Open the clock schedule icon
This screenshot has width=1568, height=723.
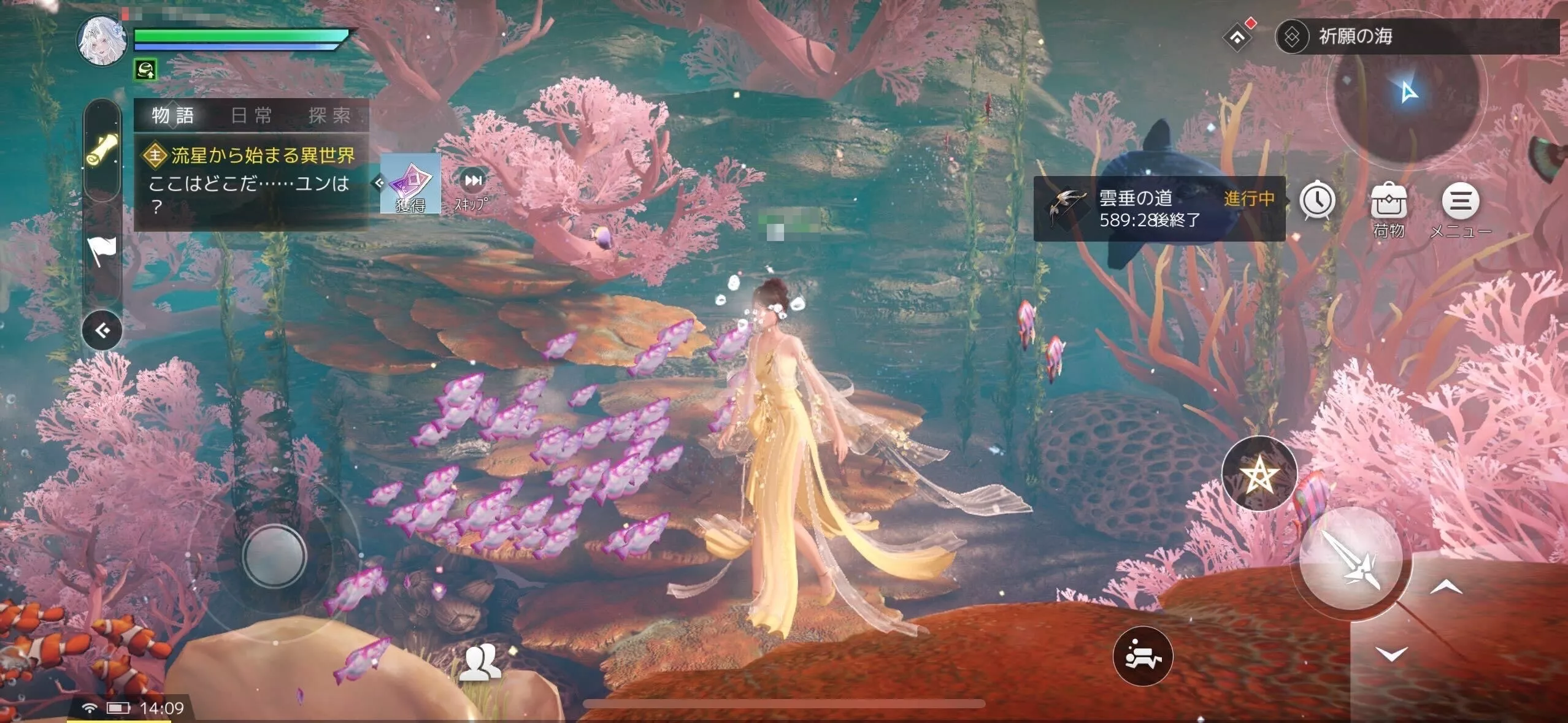(x=1318, y=201)
